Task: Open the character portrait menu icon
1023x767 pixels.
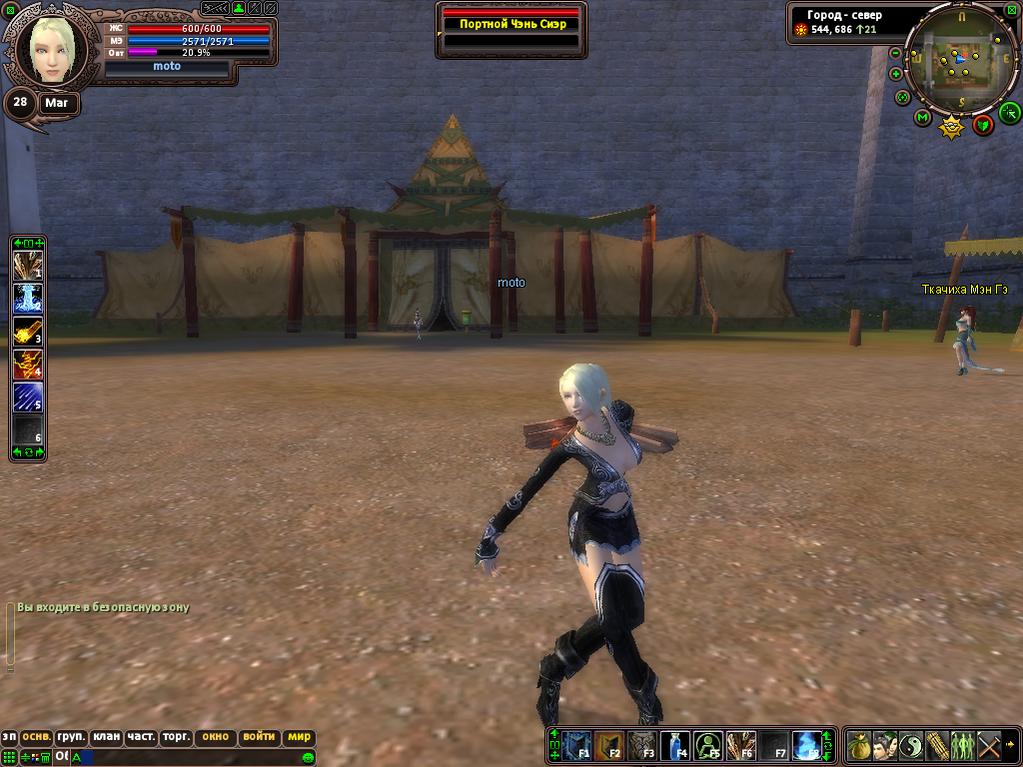Action: pos(884,745)
